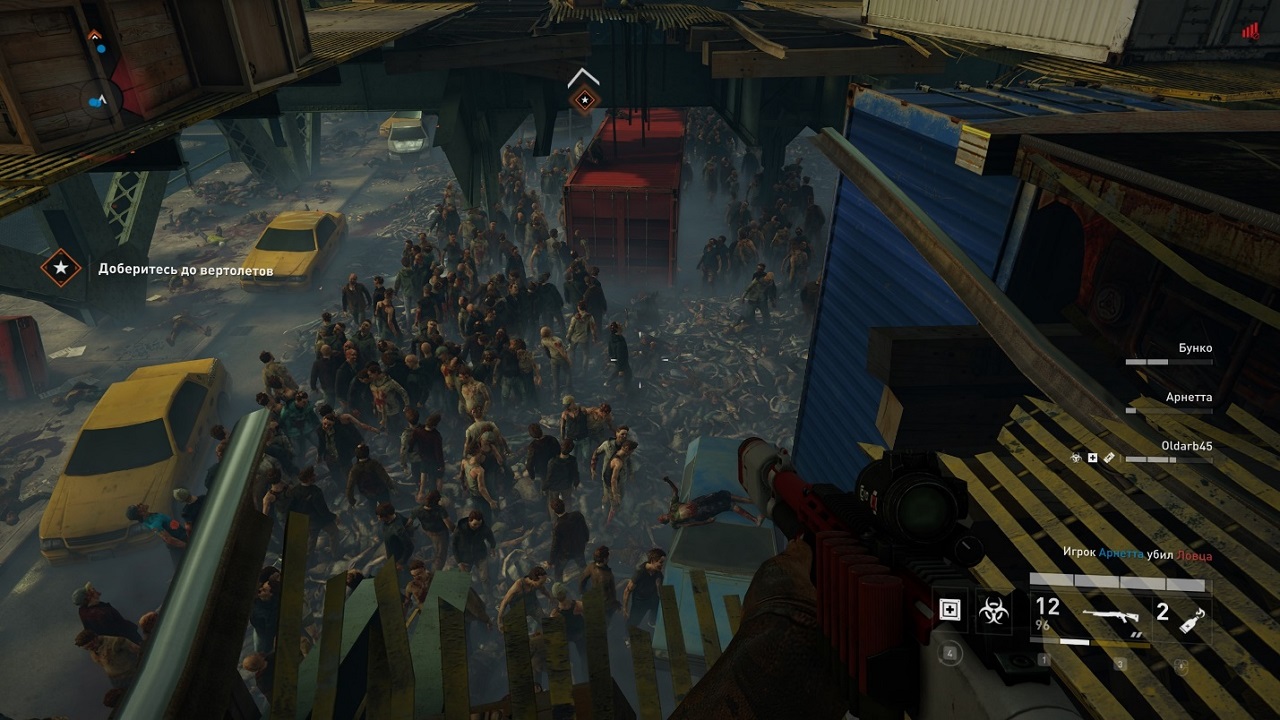The image size is (1280, 720).
Task: Click the objective "Доберитесь до вертолетов"
Action: coord(185,269)
